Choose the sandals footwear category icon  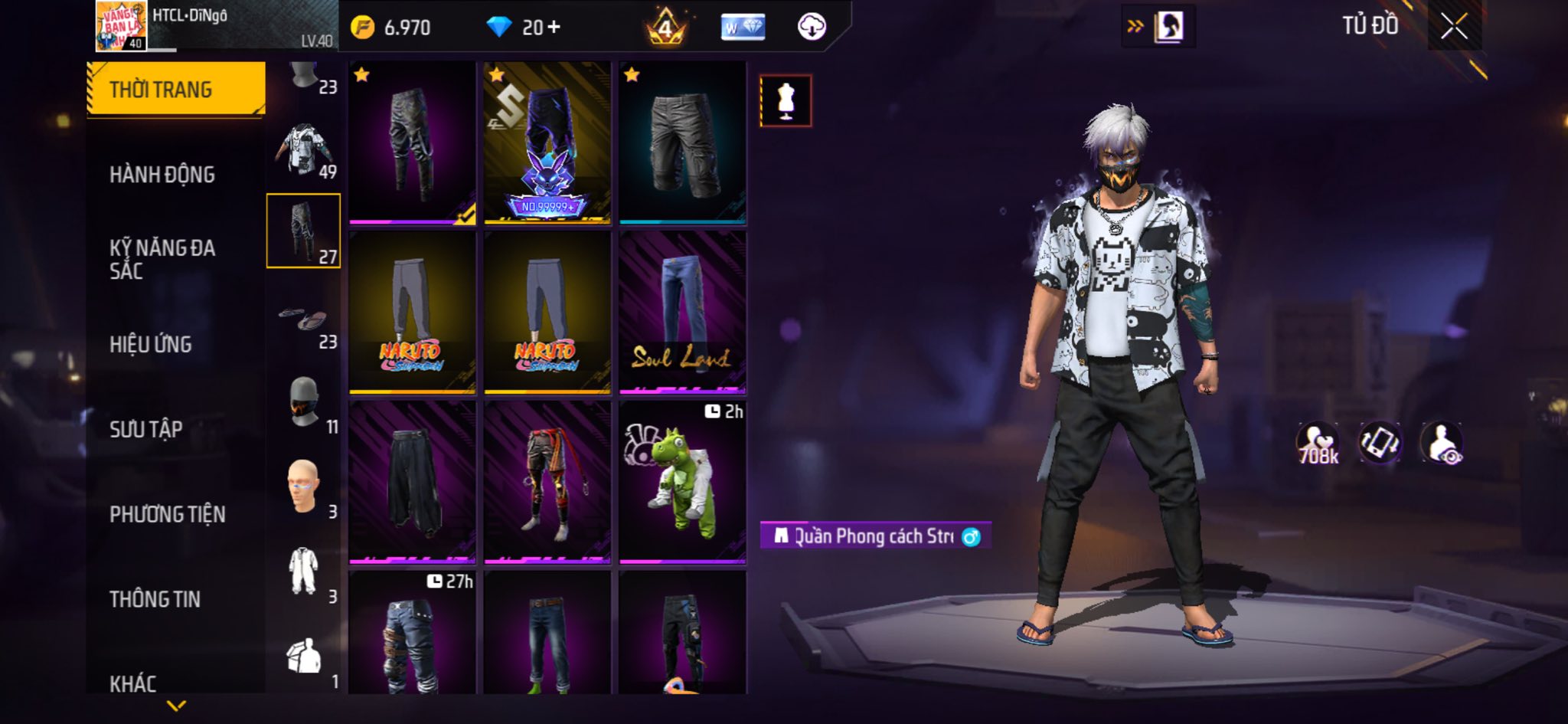pyautogui.click(x=304, y=319)
